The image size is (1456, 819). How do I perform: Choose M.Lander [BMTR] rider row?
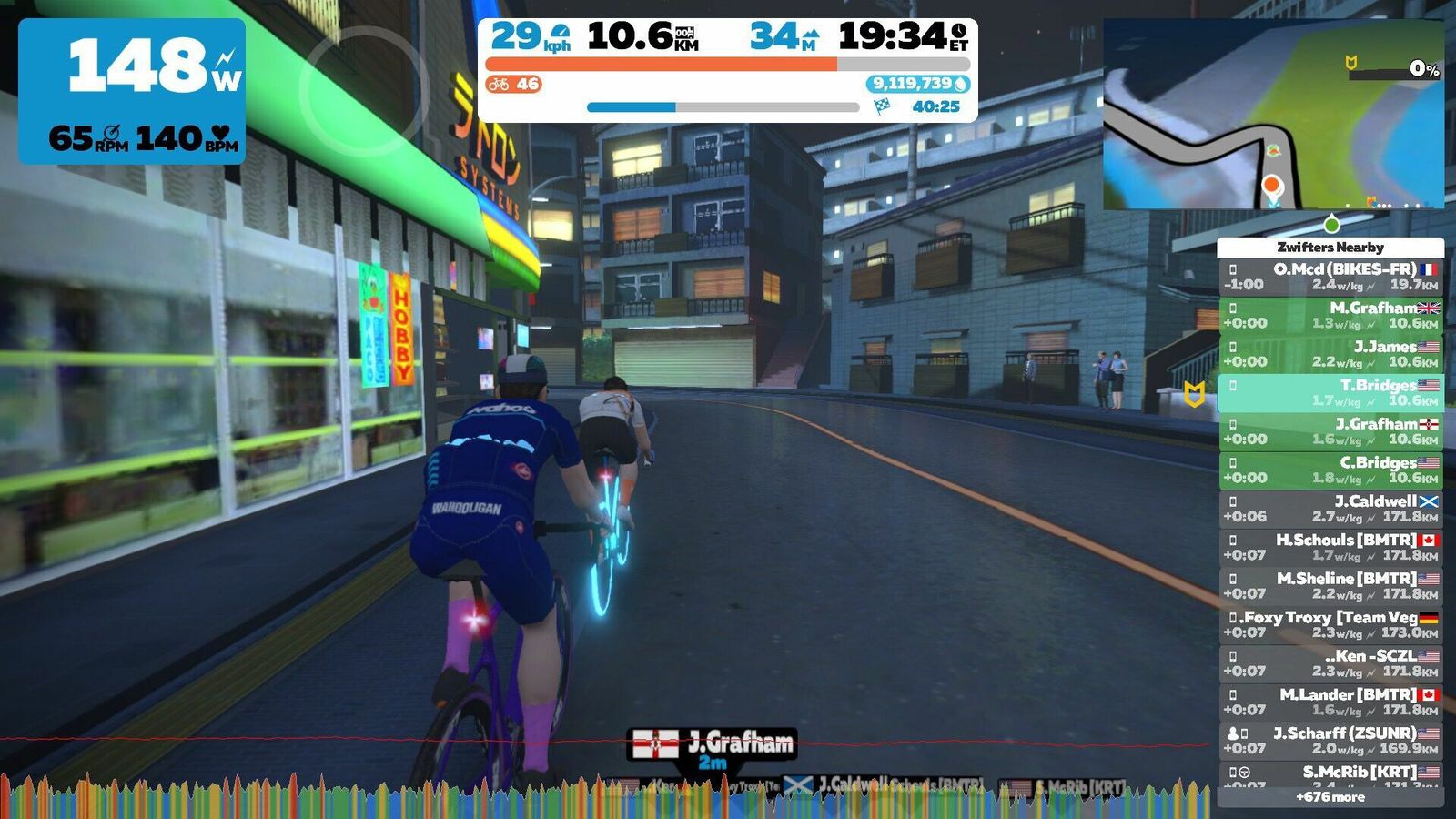tap(1330, 702)
